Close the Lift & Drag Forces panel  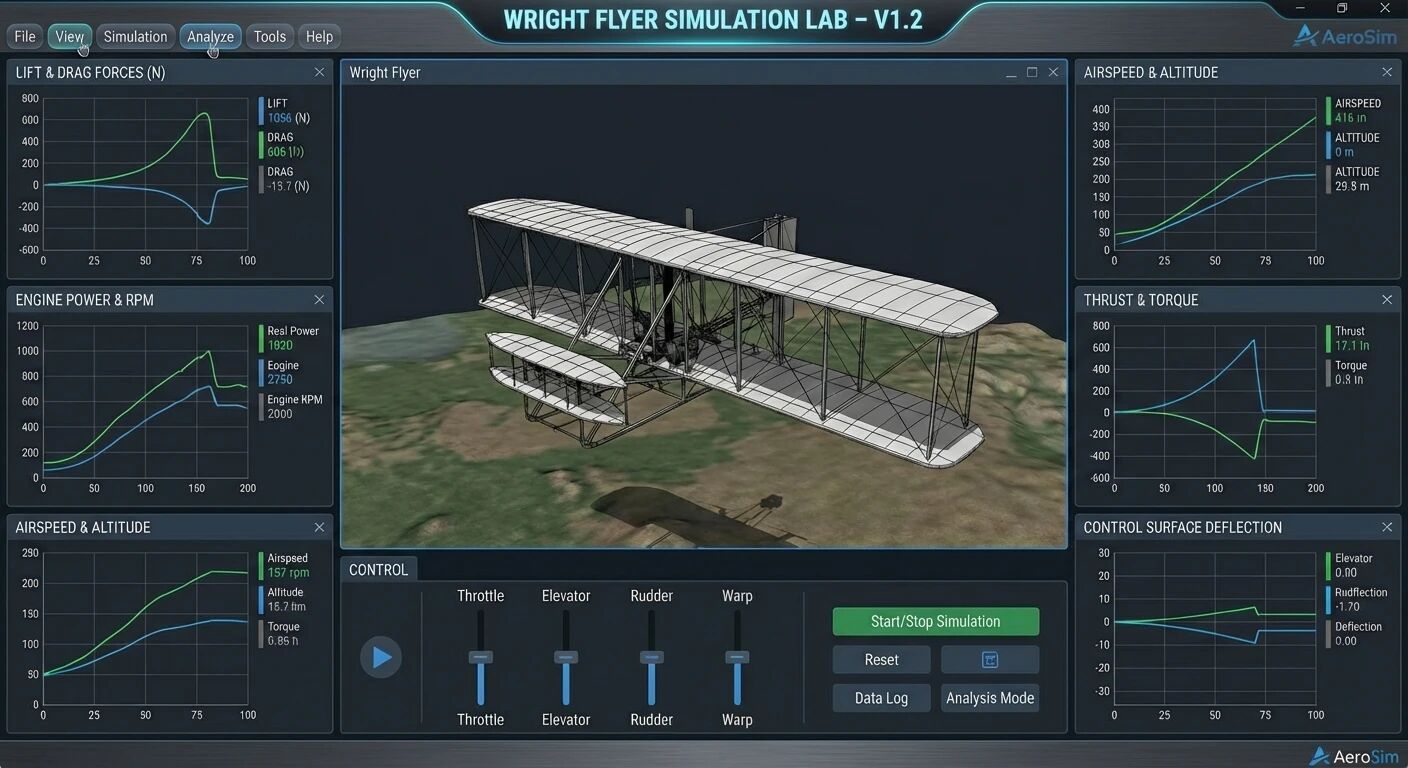tap(319, 72)
